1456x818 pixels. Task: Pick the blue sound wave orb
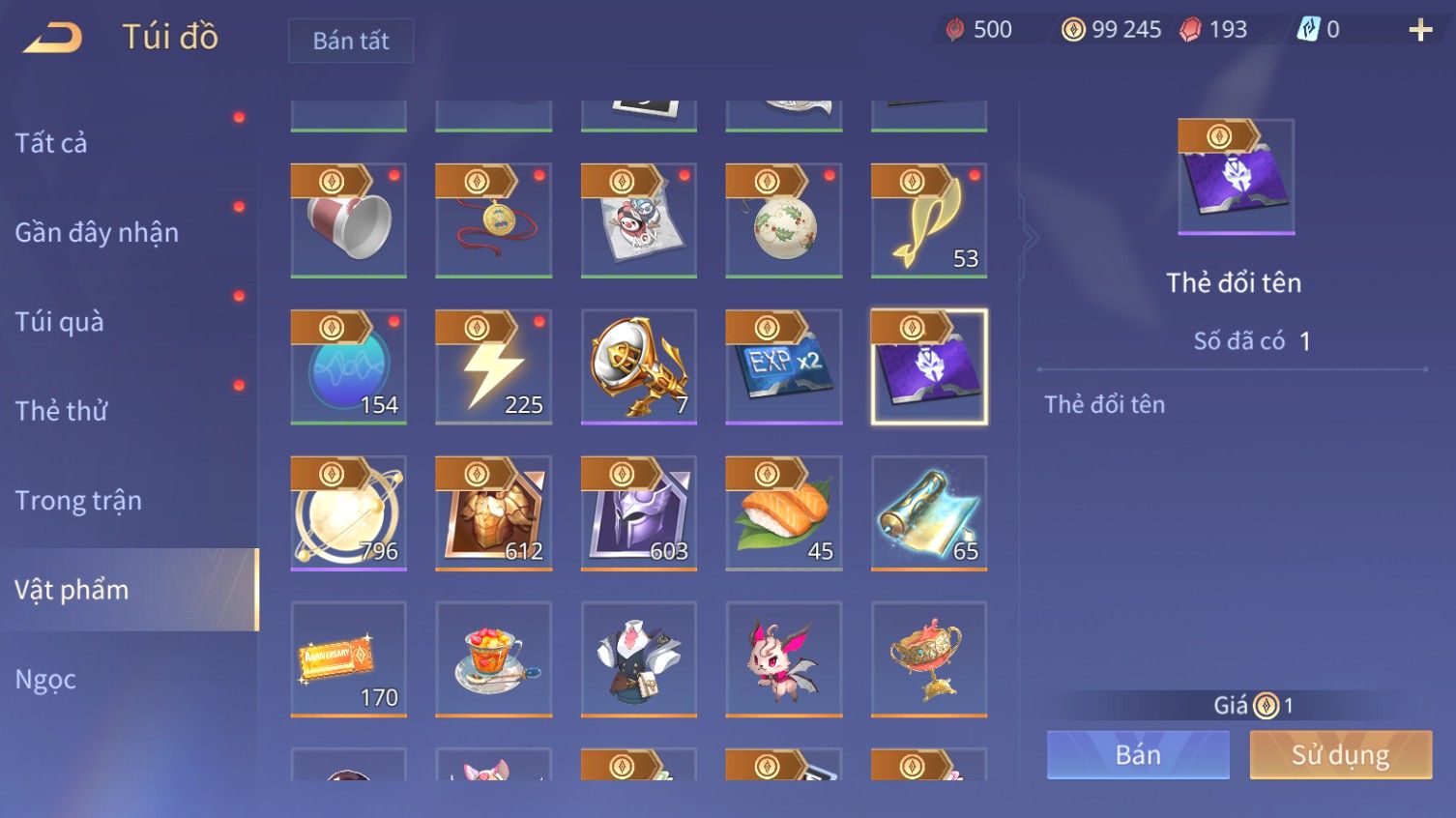pyautogui.click(x=349, y=367)
